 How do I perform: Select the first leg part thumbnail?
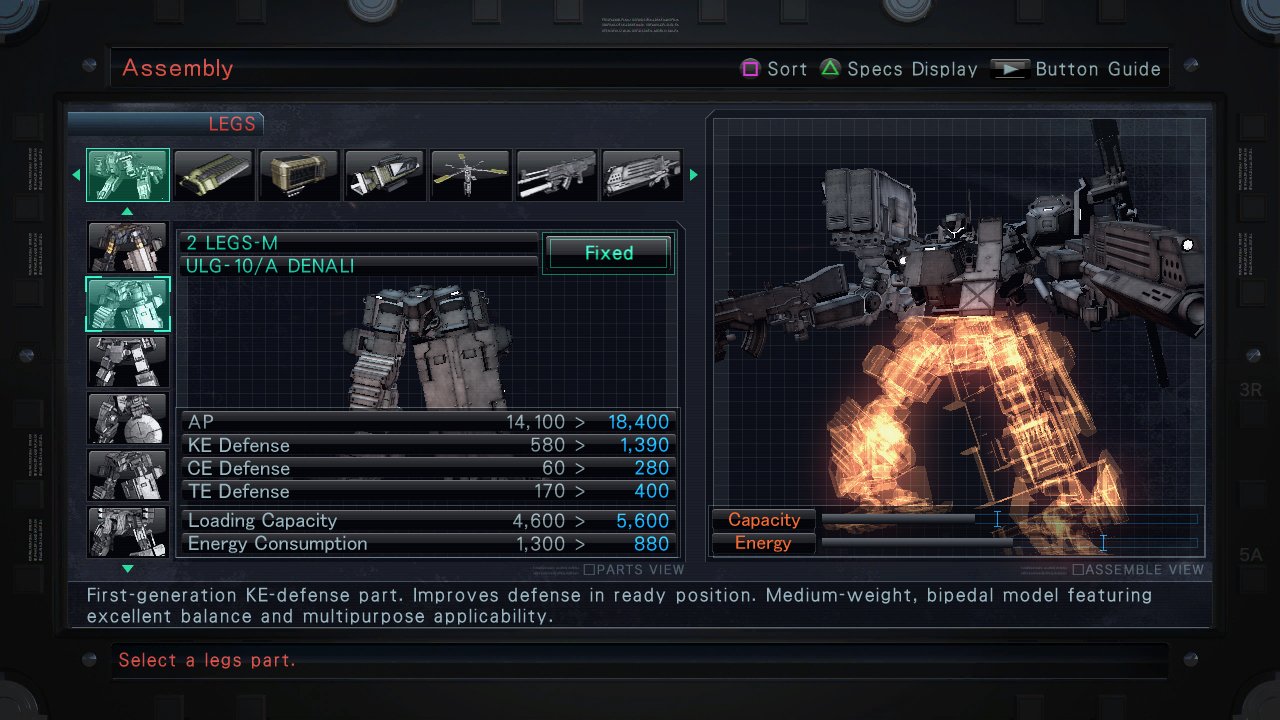click(127, 174)
